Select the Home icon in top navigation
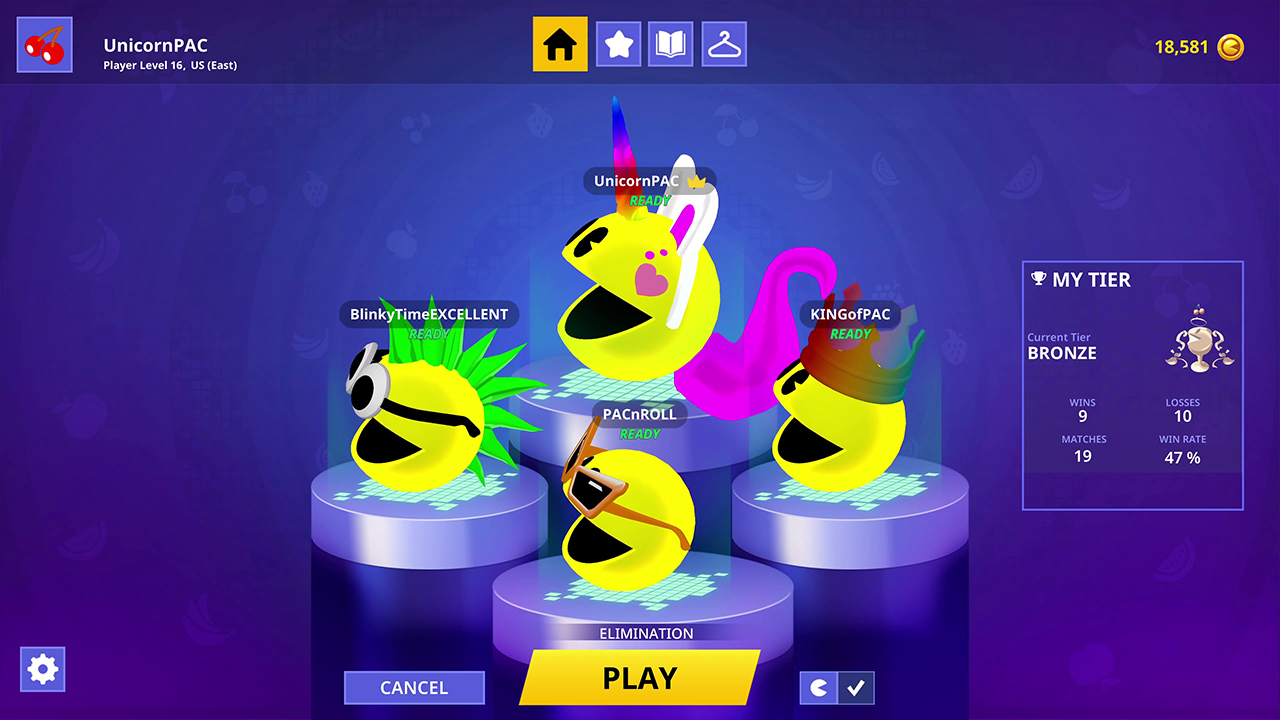 tap(560, 44)
